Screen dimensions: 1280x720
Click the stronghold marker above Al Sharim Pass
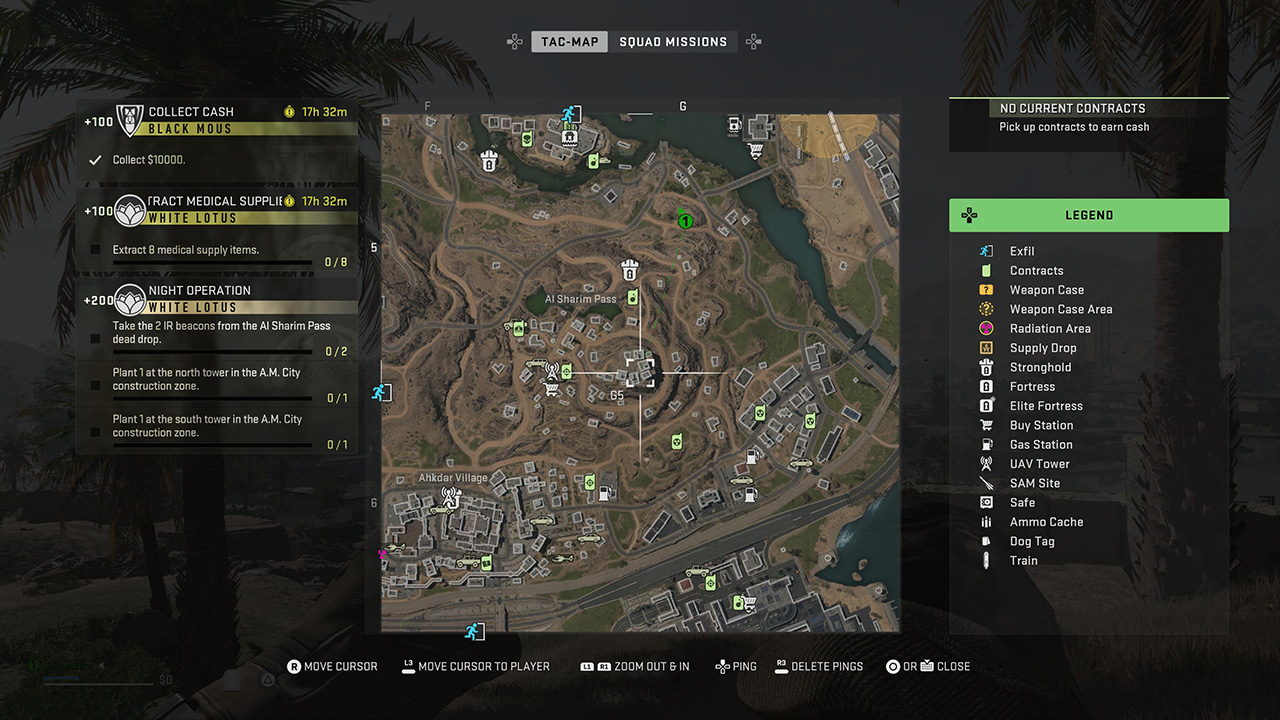[x=630, y=269]
